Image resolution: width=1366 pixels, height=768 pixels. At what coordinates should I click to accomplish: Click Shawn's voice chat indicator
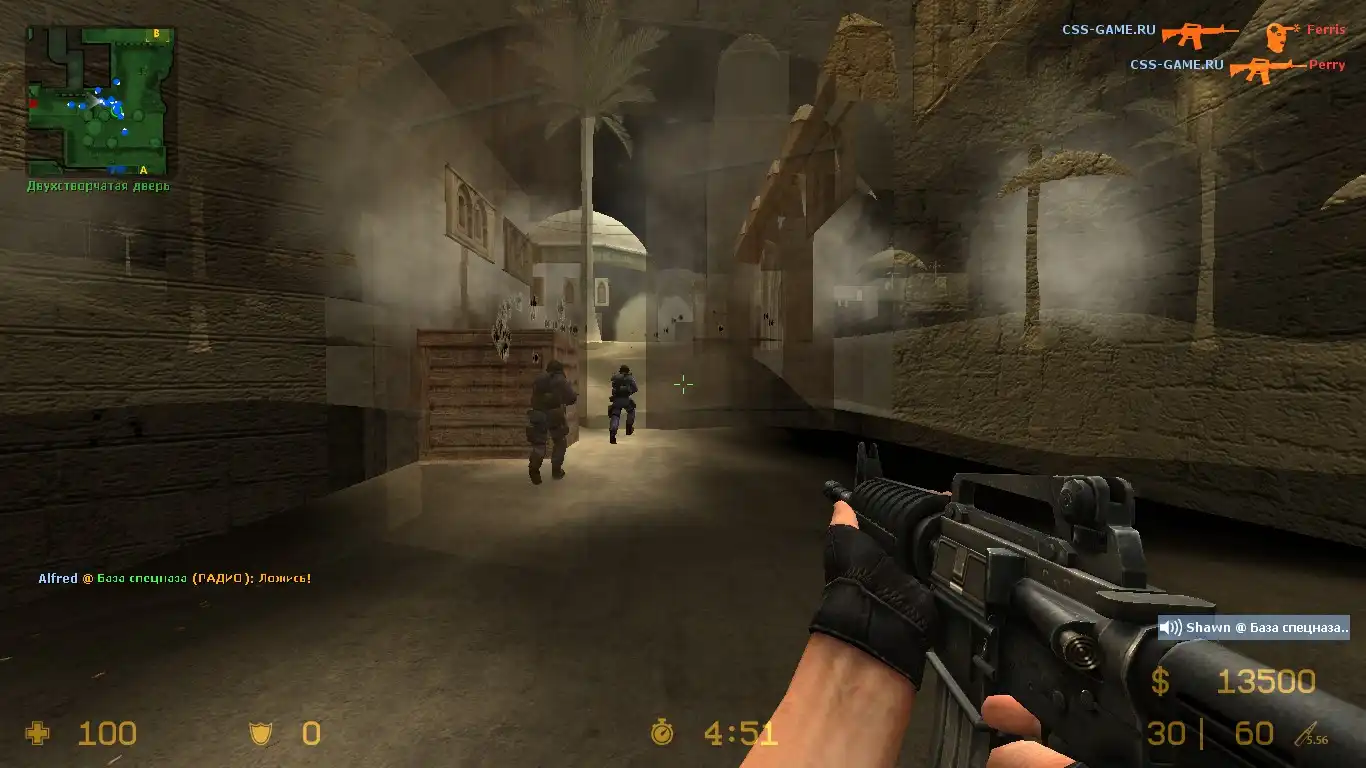point(1254,628)
